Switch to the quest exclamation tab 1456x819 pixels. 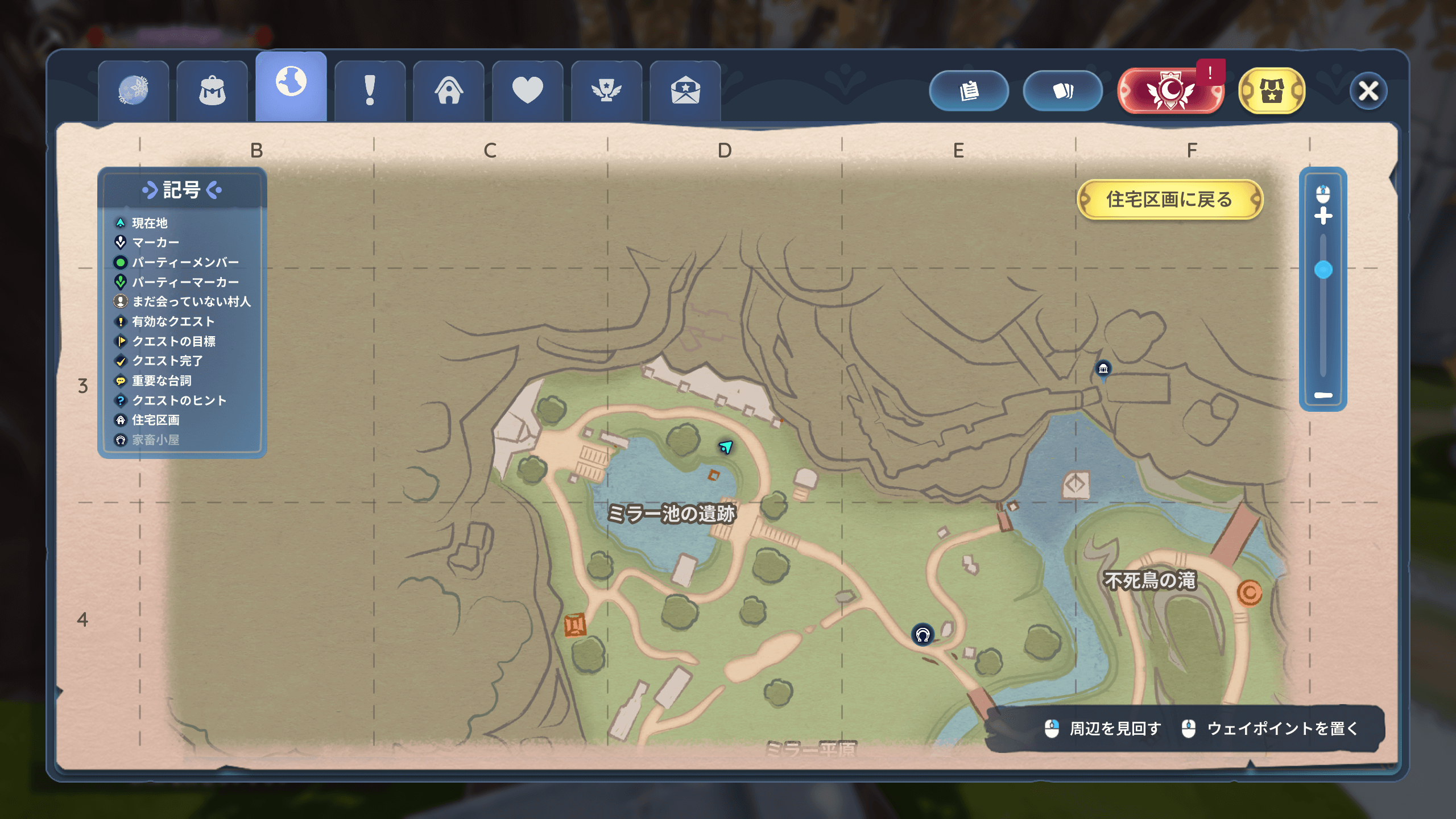[x=370, y=91]
